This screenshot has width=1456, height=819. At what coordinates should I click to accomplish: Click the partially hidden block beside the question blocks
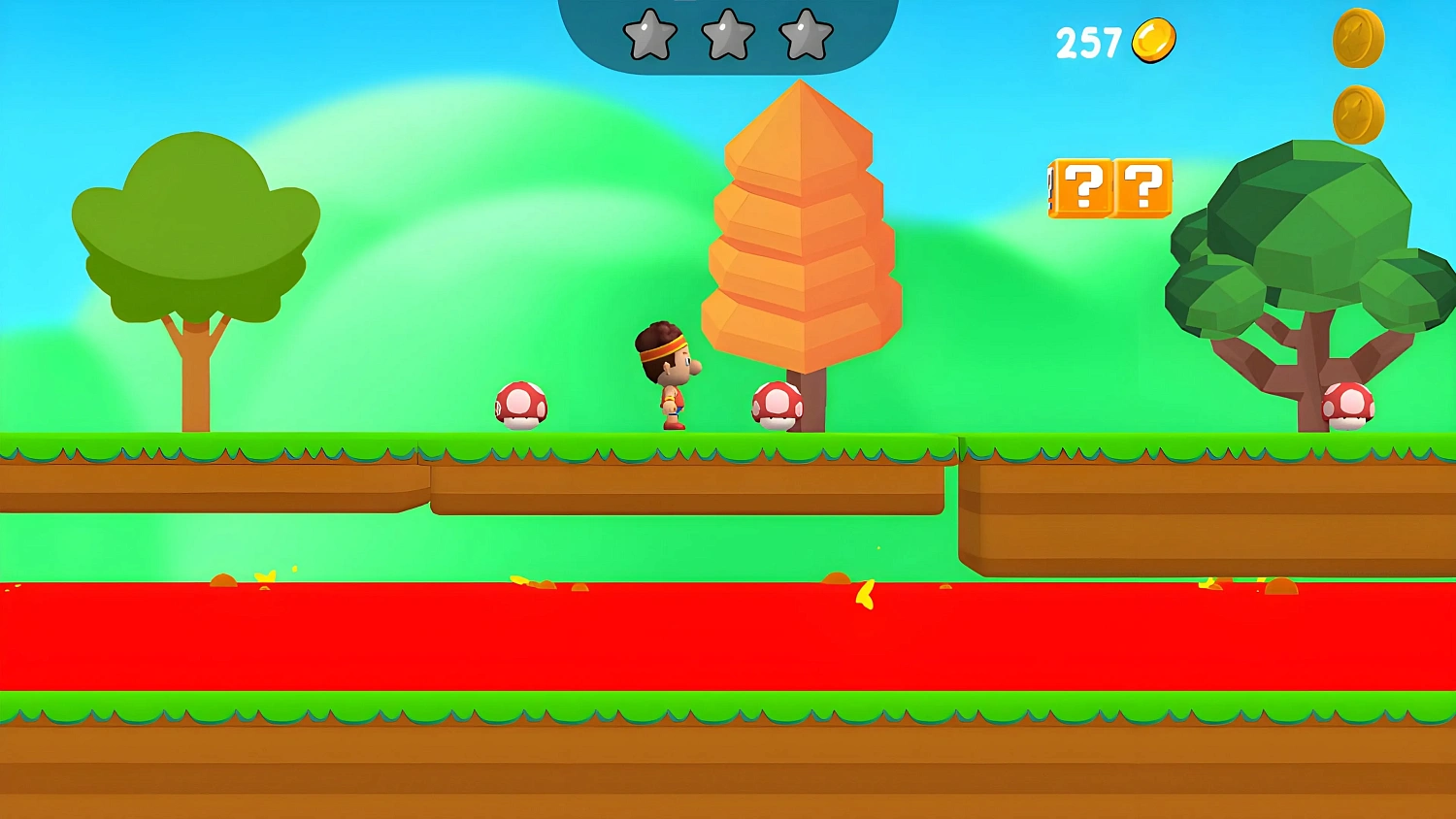[x=1053, y=188]
